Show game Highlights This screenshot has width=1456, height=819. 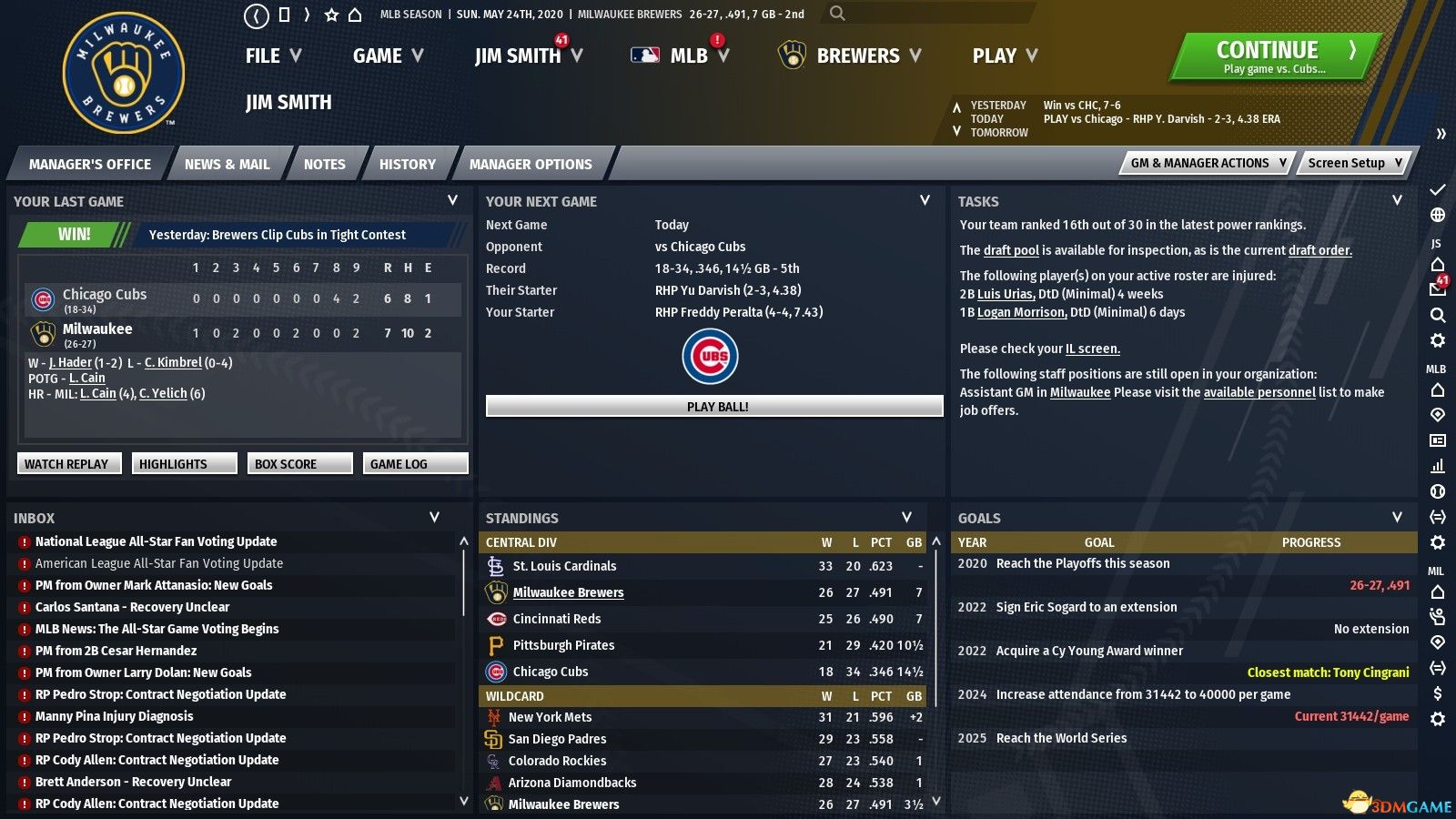click(x=184, y=464)
